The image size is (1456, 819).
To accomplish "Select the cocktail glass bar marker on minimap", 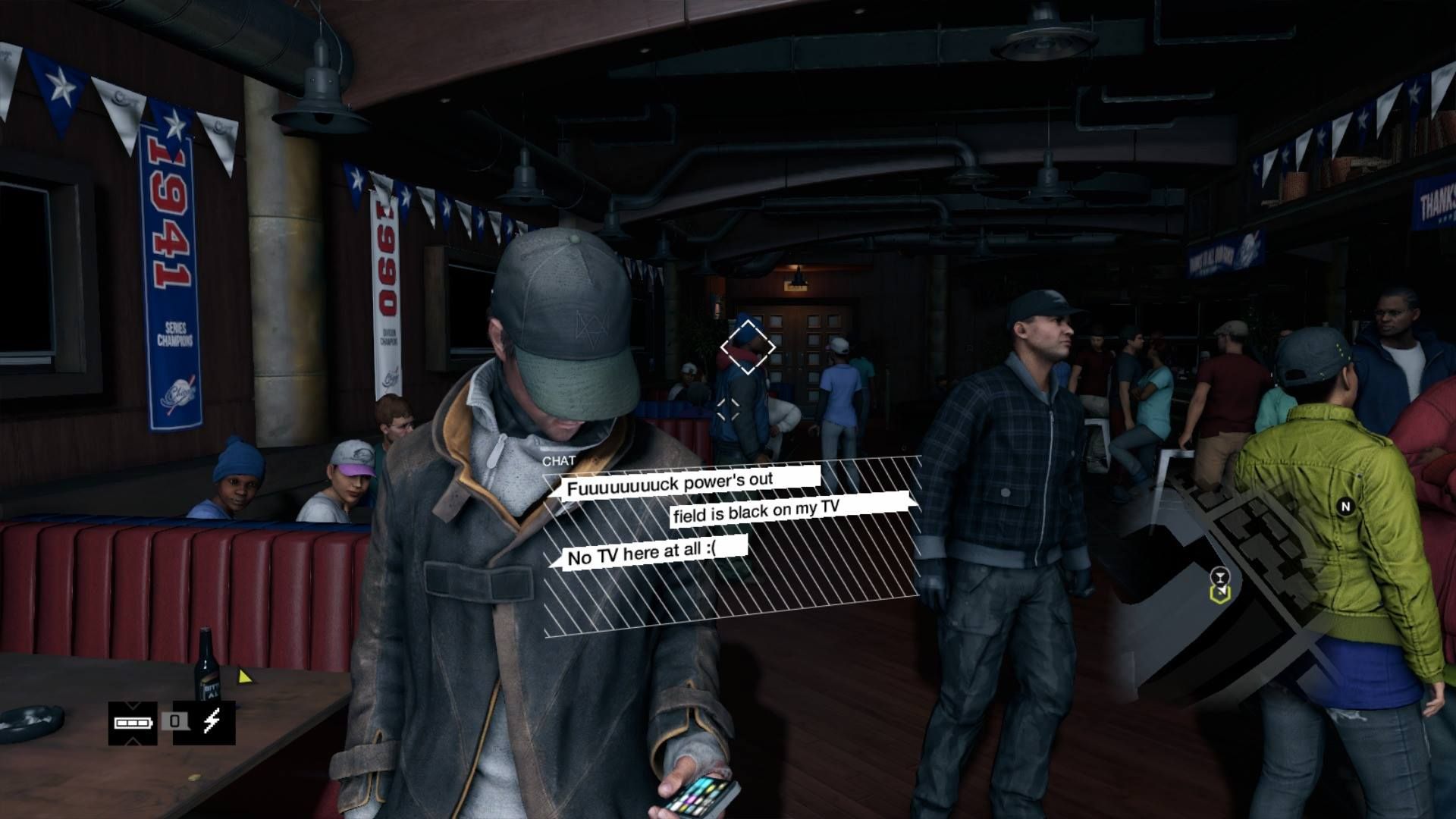I will point(1219,576).
